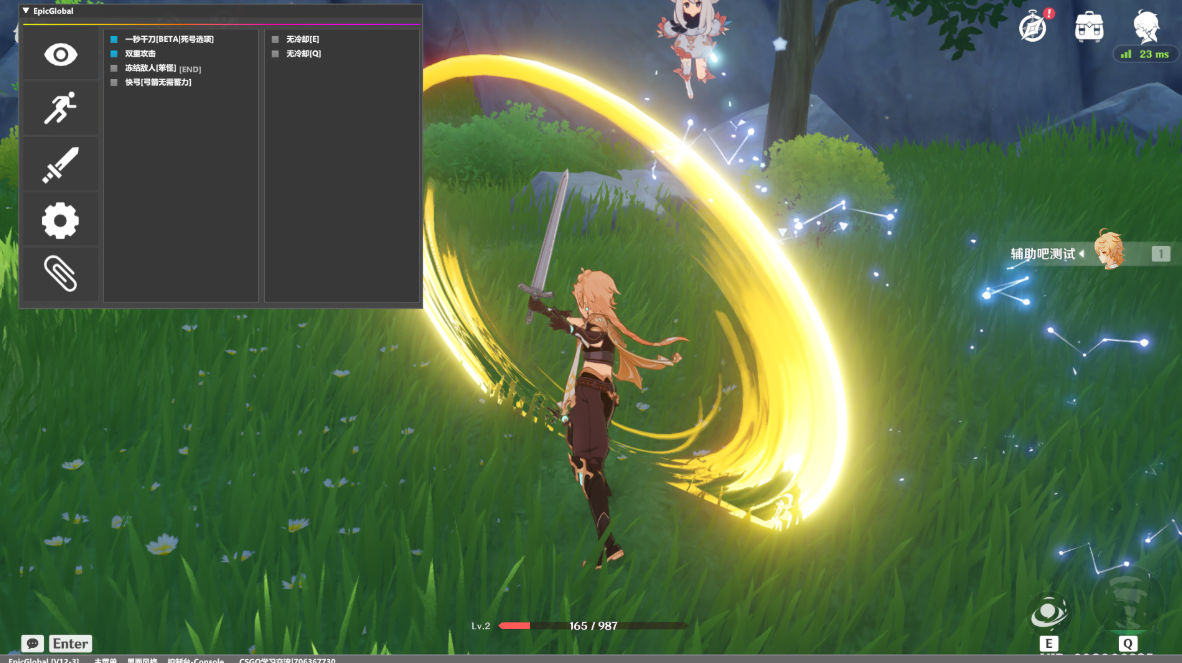Disable the 双重攻击 checkbox

tap(114, 53)
